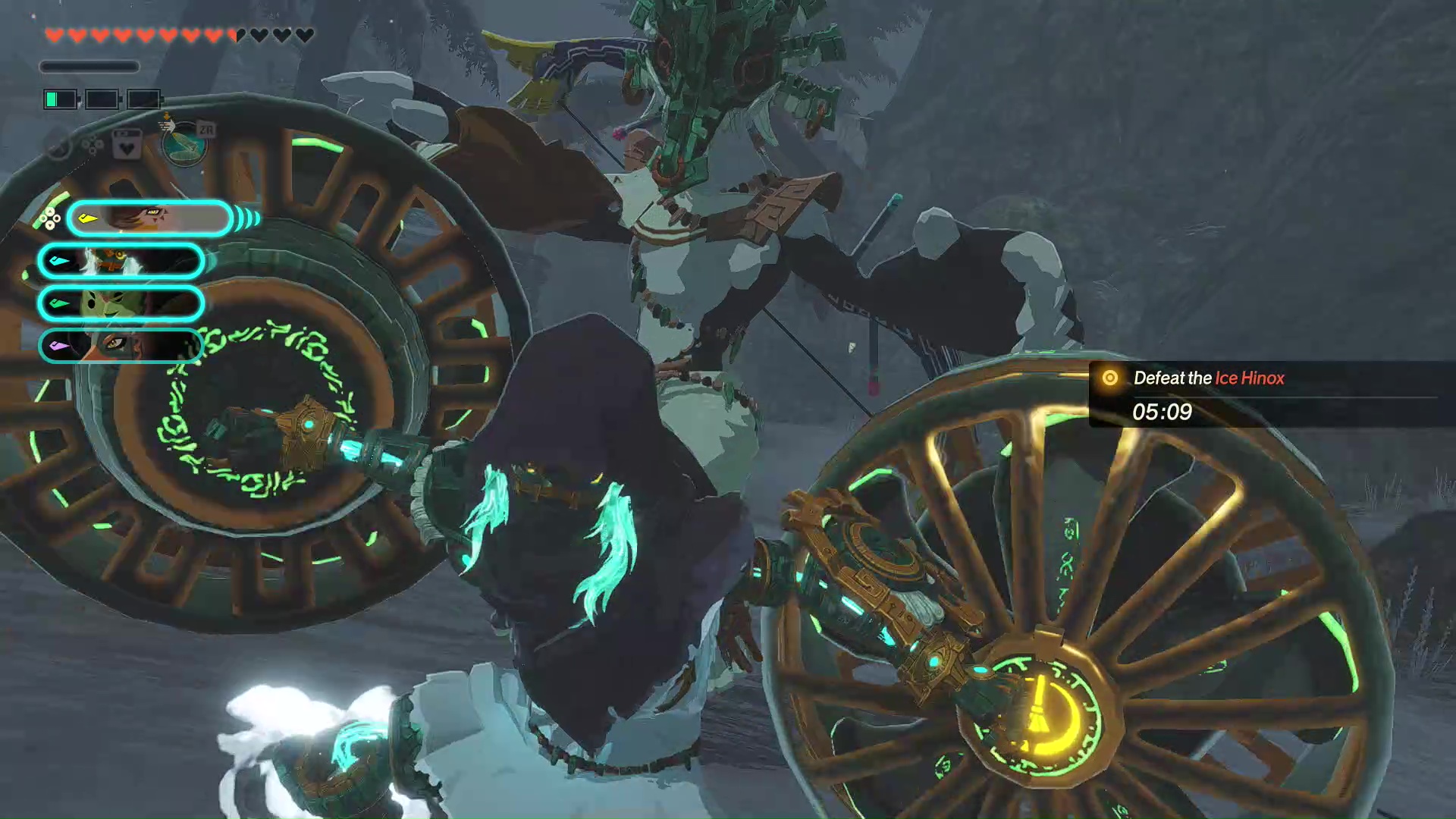Select Riju's purple sage avatar
Screen dimensions: 1456x819
(x=121, y=345)
